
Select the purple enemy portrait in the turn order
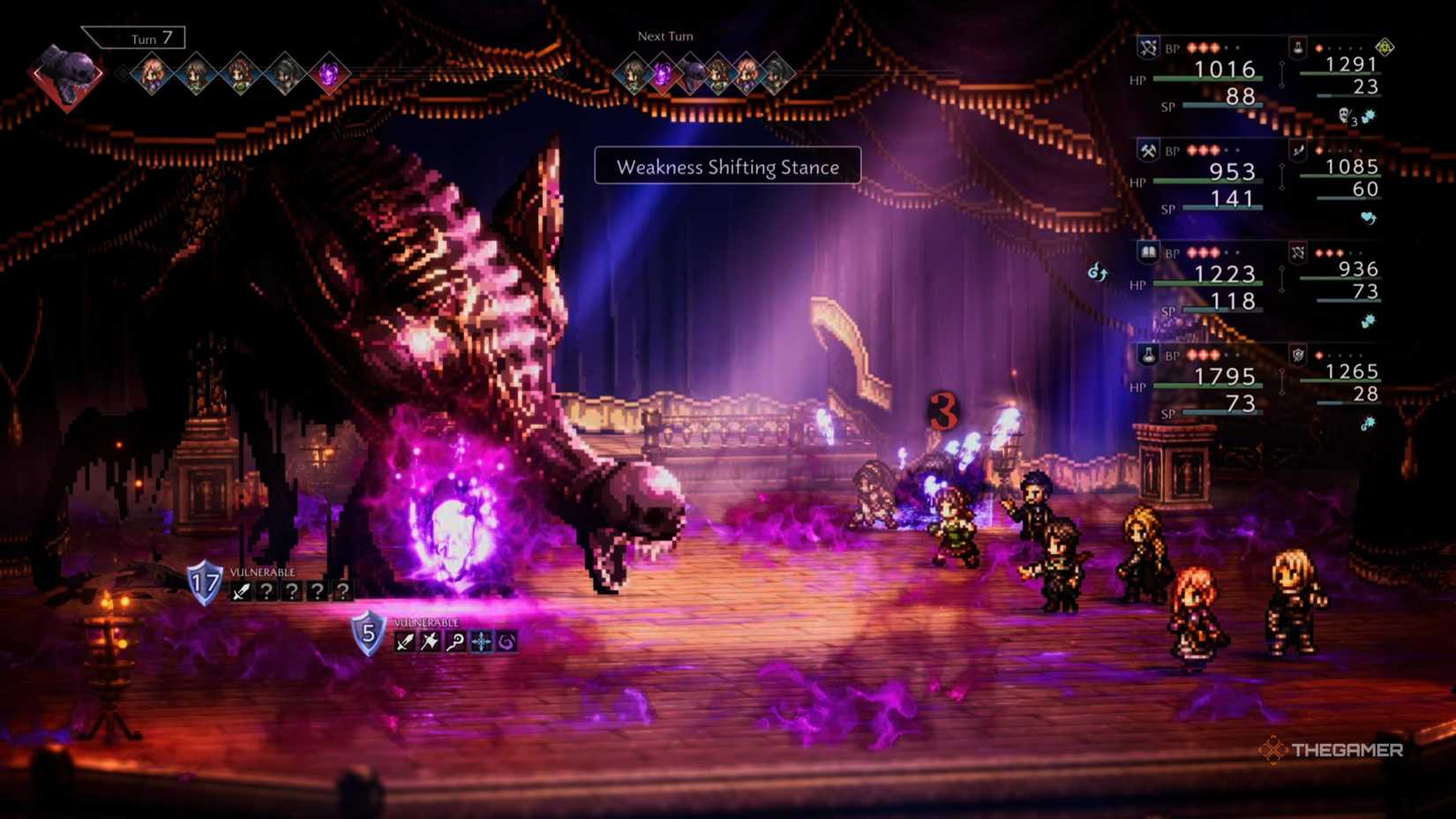[x=331, y=75]
